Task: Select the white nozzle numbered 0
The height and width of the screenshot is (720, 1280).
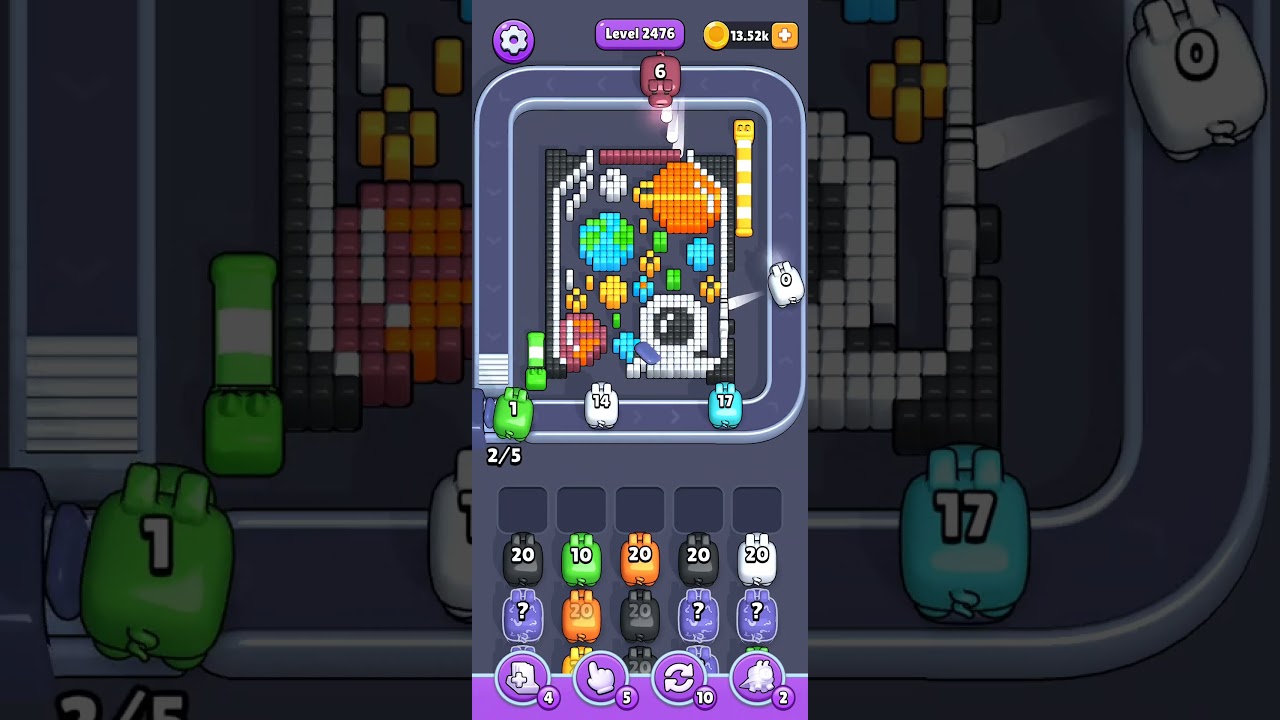Action: tap(784, 281)
